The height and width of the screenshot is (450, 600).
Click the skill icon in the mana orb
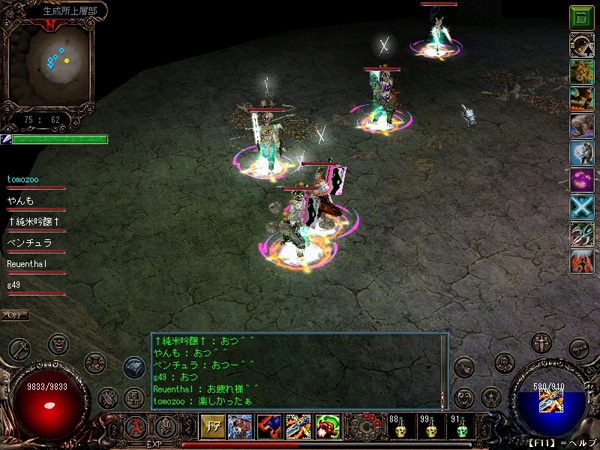coord(548,404)
